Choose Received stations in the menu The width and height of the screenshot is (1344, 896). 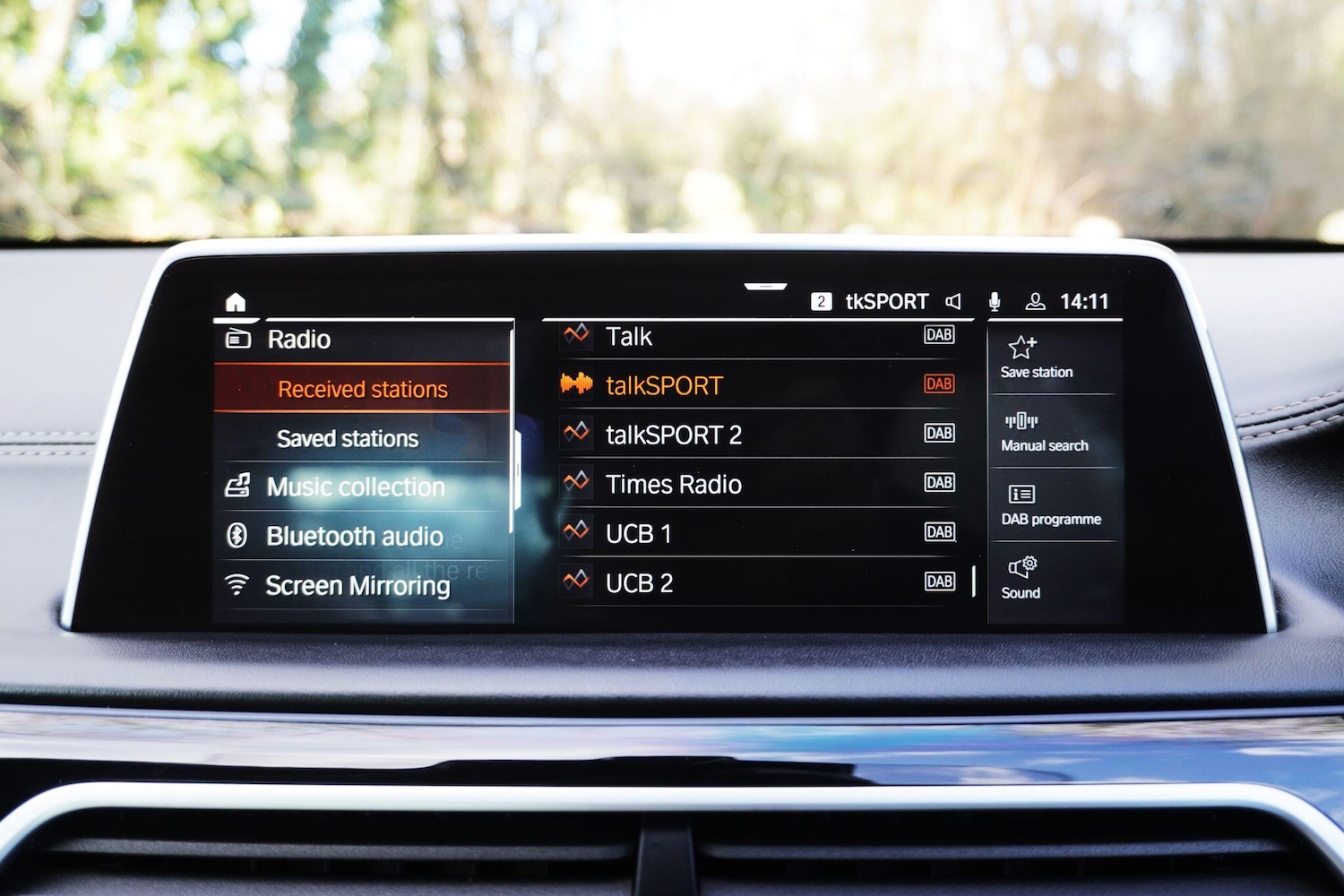tap(362, 389)
